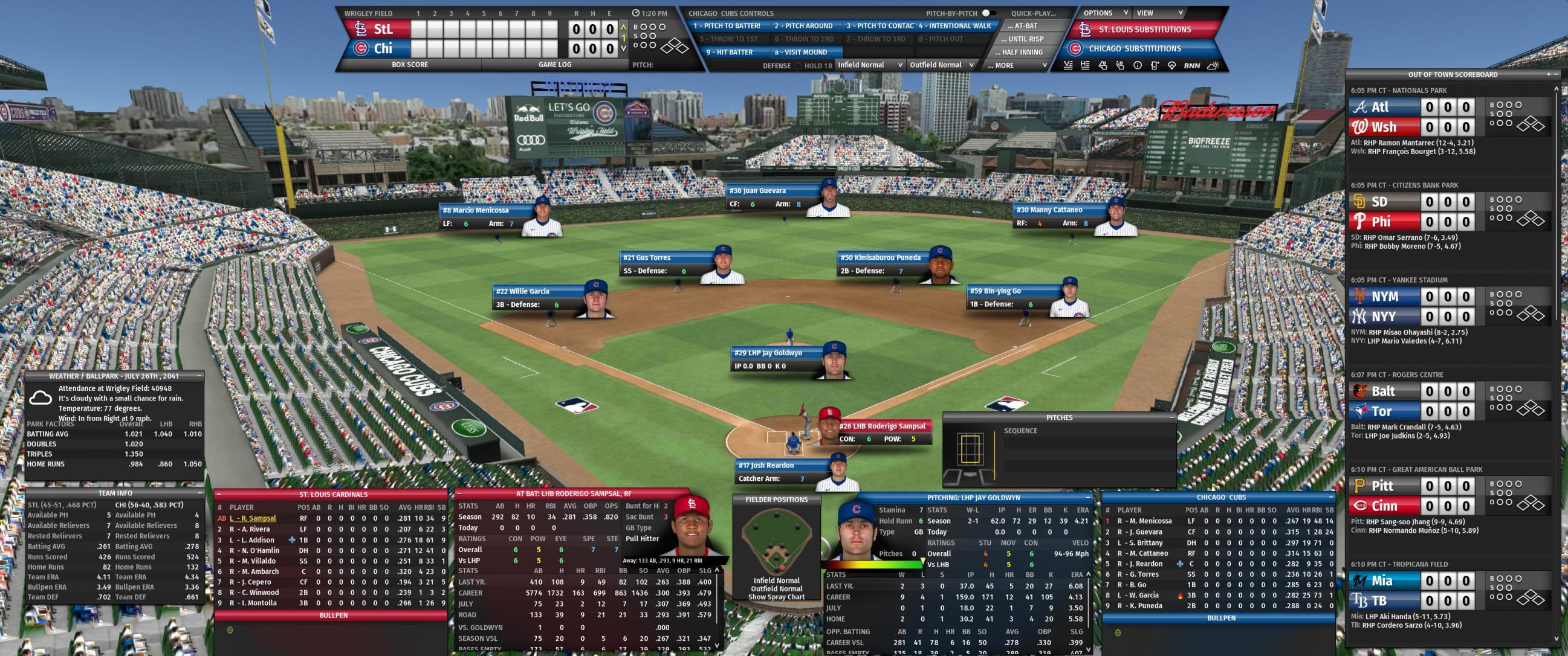Open the Infield Normal defense dropdown
Viewport: 1568px width, 656px height.
[870, 65]
